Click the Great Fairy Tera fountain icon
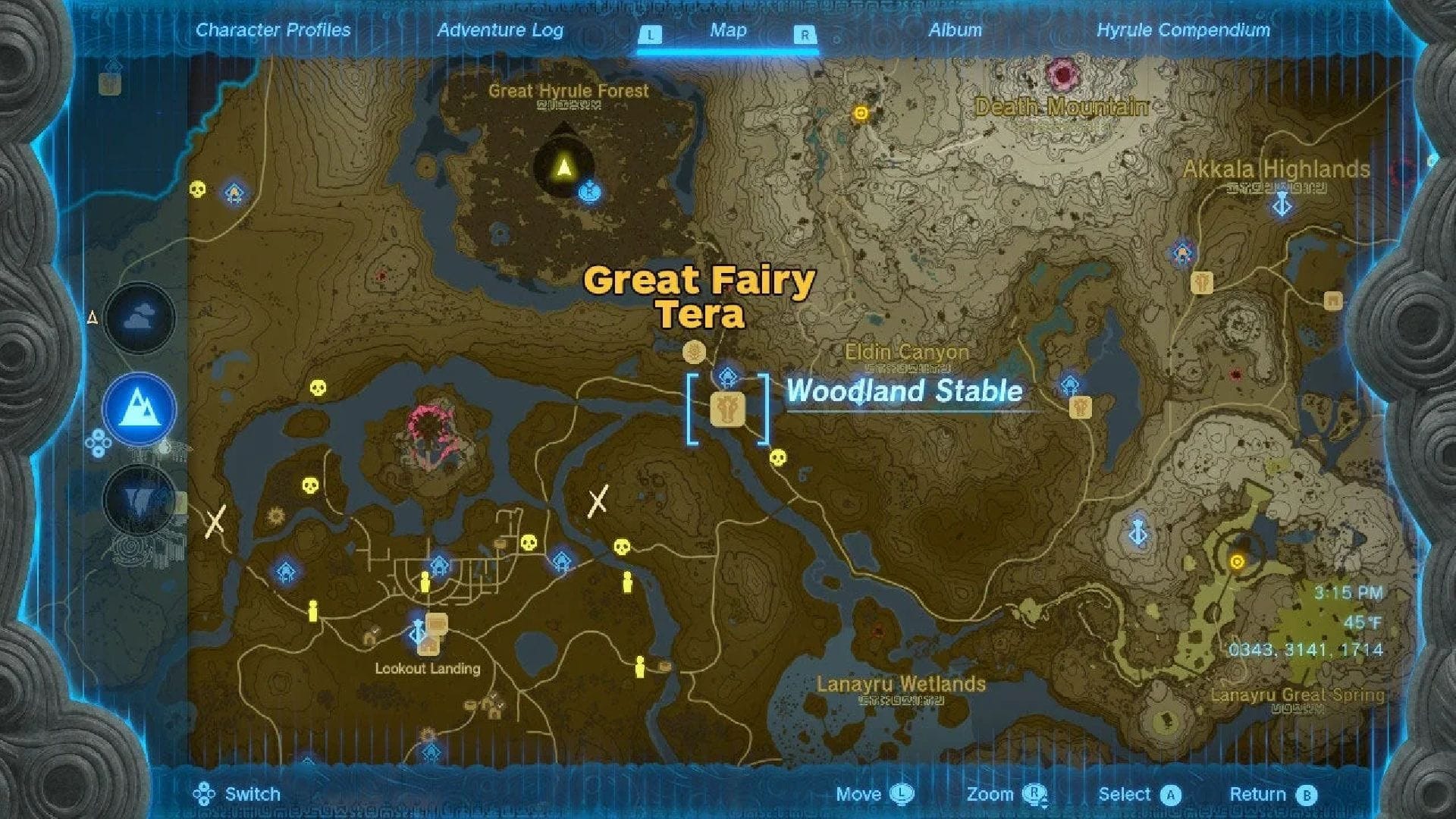 pos(695,353)
